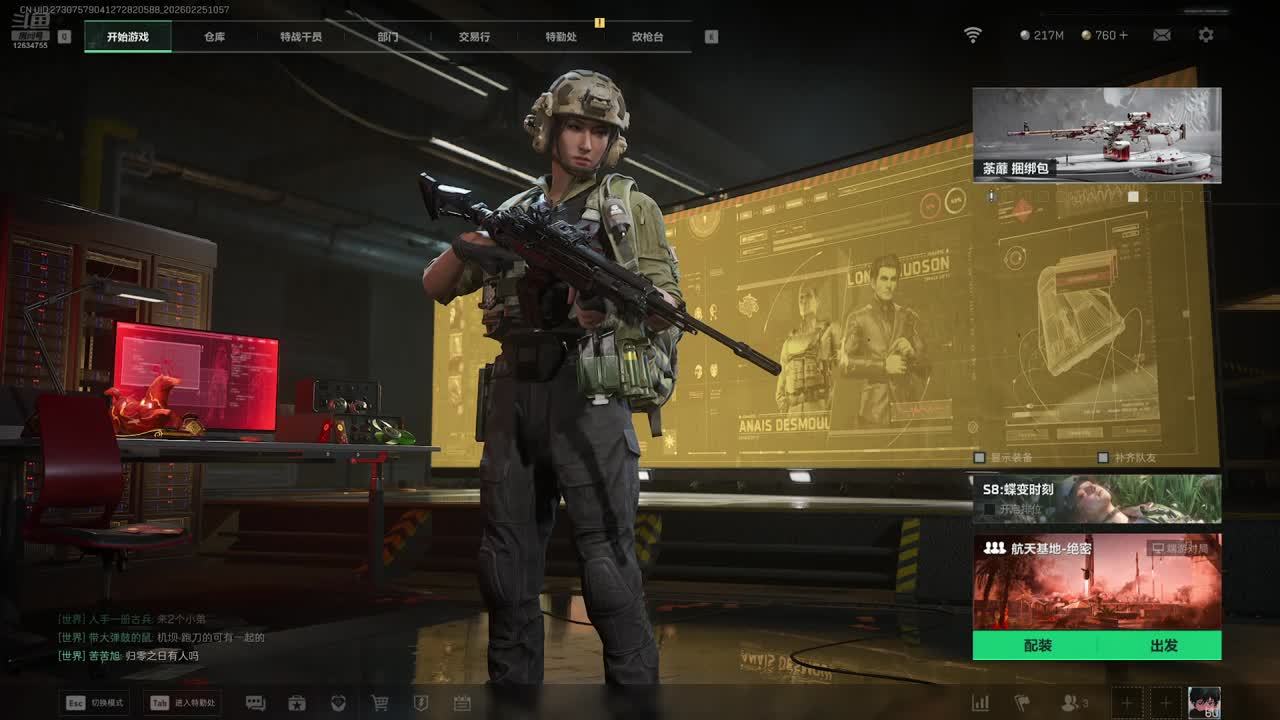Hit the green 出发 deploy button
The image size is (1280, 720).
tap(1163, 646)
